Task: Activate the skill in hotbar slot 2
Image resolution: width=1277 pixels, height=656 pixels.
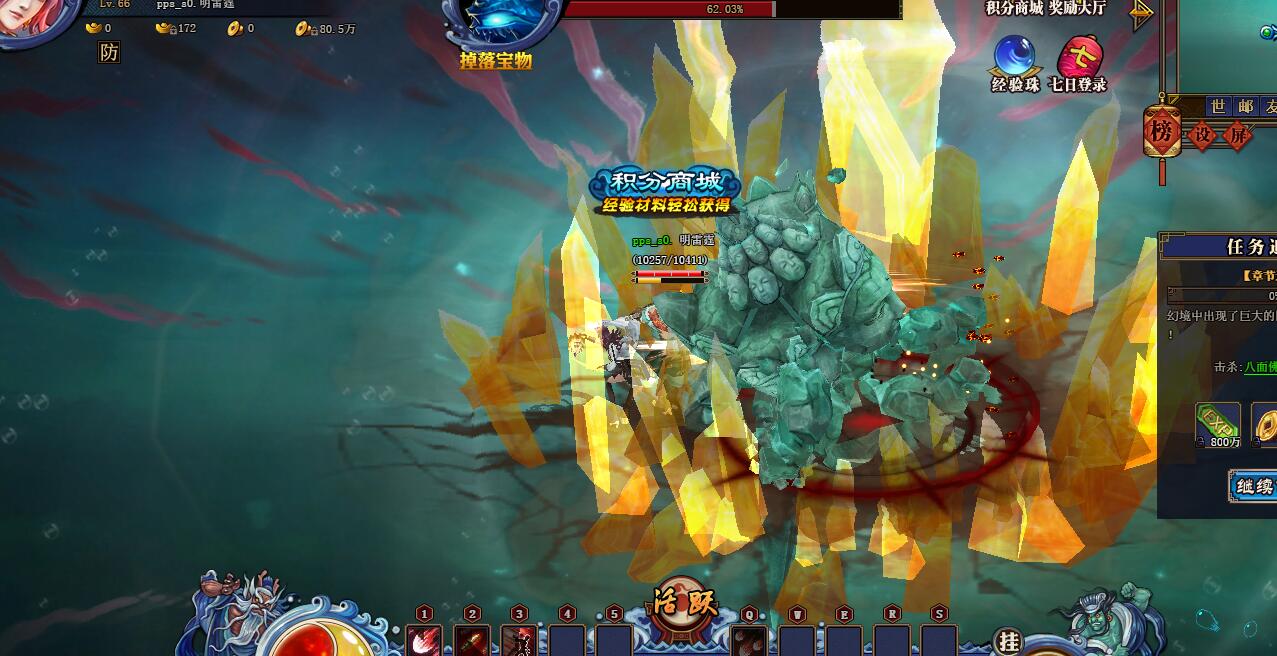Action: click(472, 641)
